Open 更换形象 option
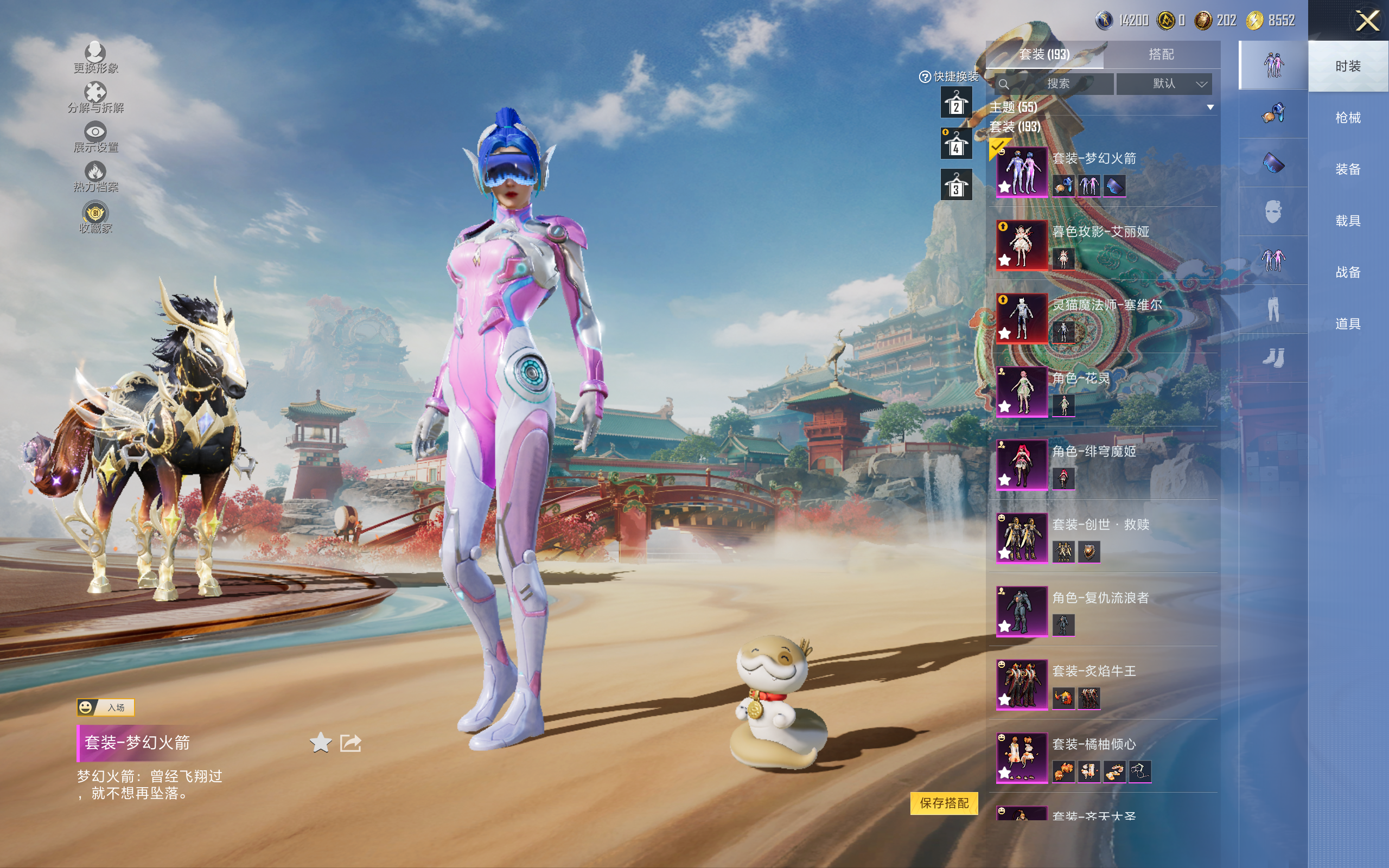The image size is (1389, 868). tap(95, 58)
